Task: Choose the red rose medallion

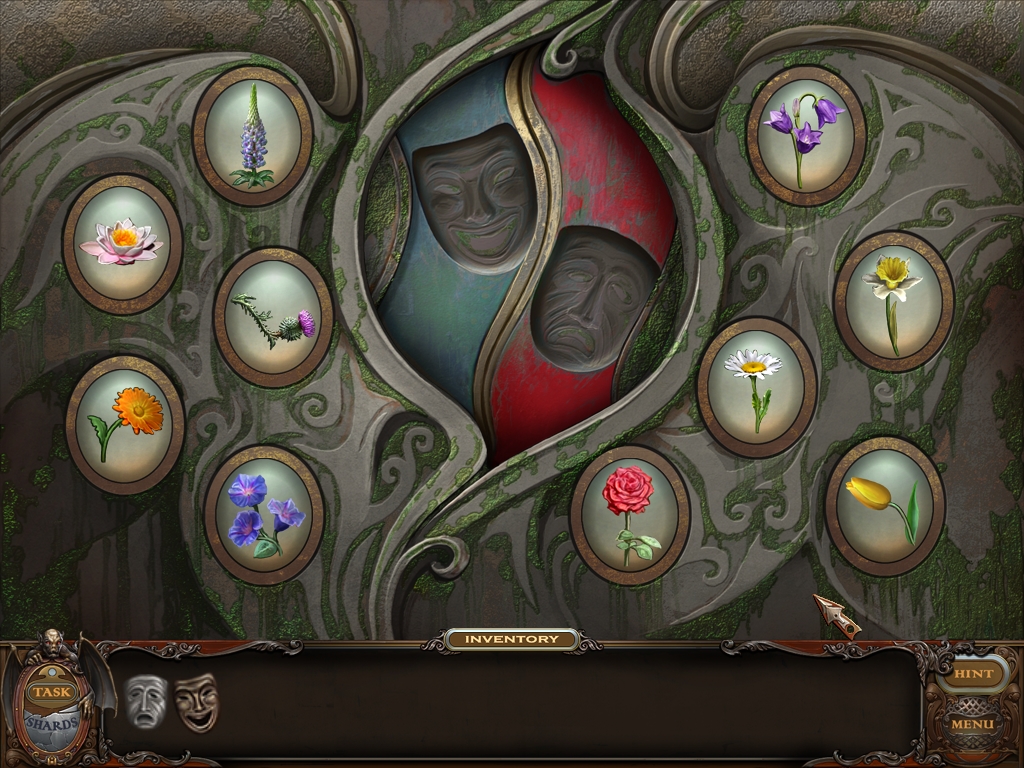Action: [629, 514]
